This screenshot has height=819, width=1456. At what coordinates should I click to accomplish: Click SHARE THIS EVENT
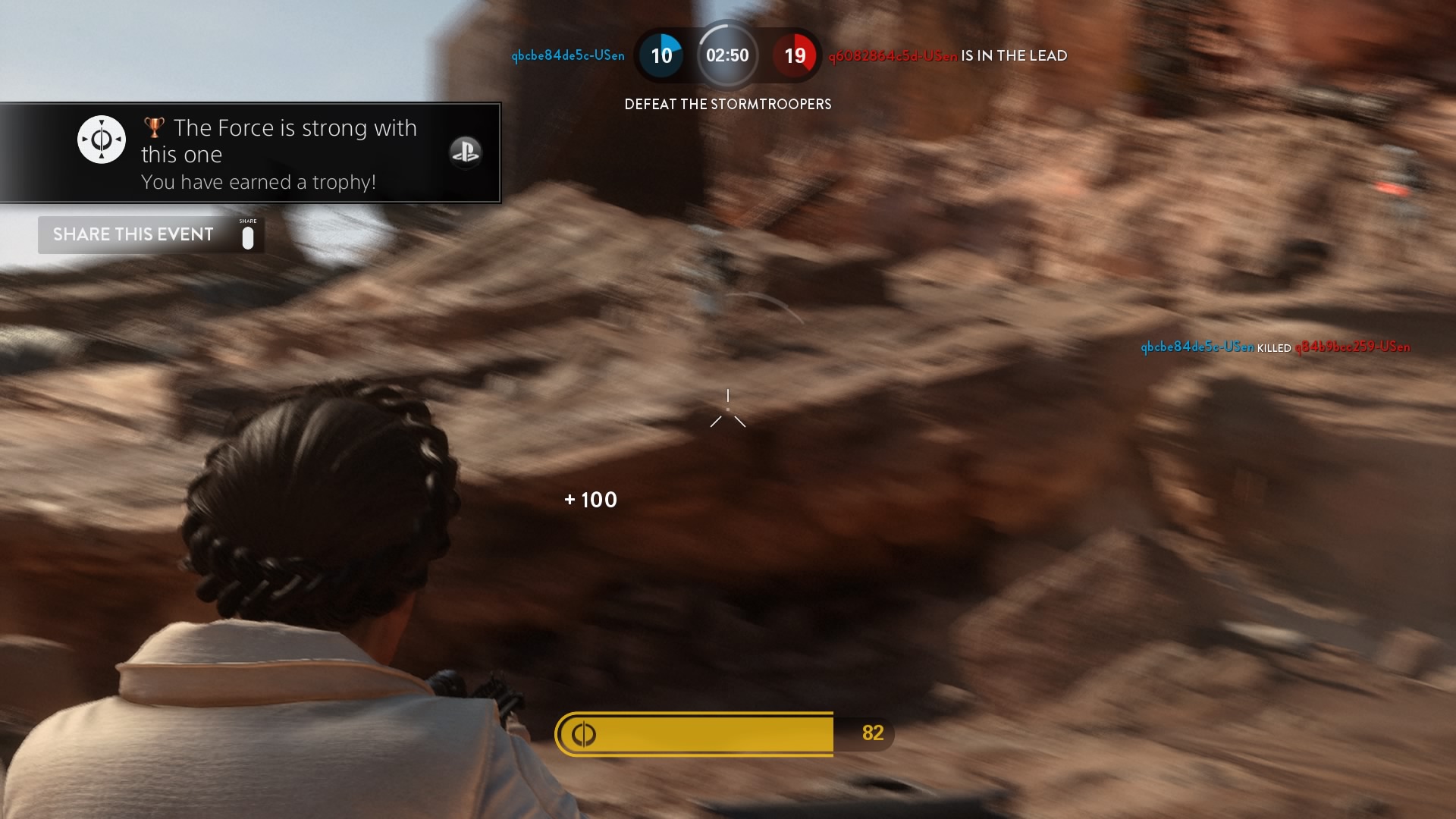pyautogui.click(x=133, y=234)
